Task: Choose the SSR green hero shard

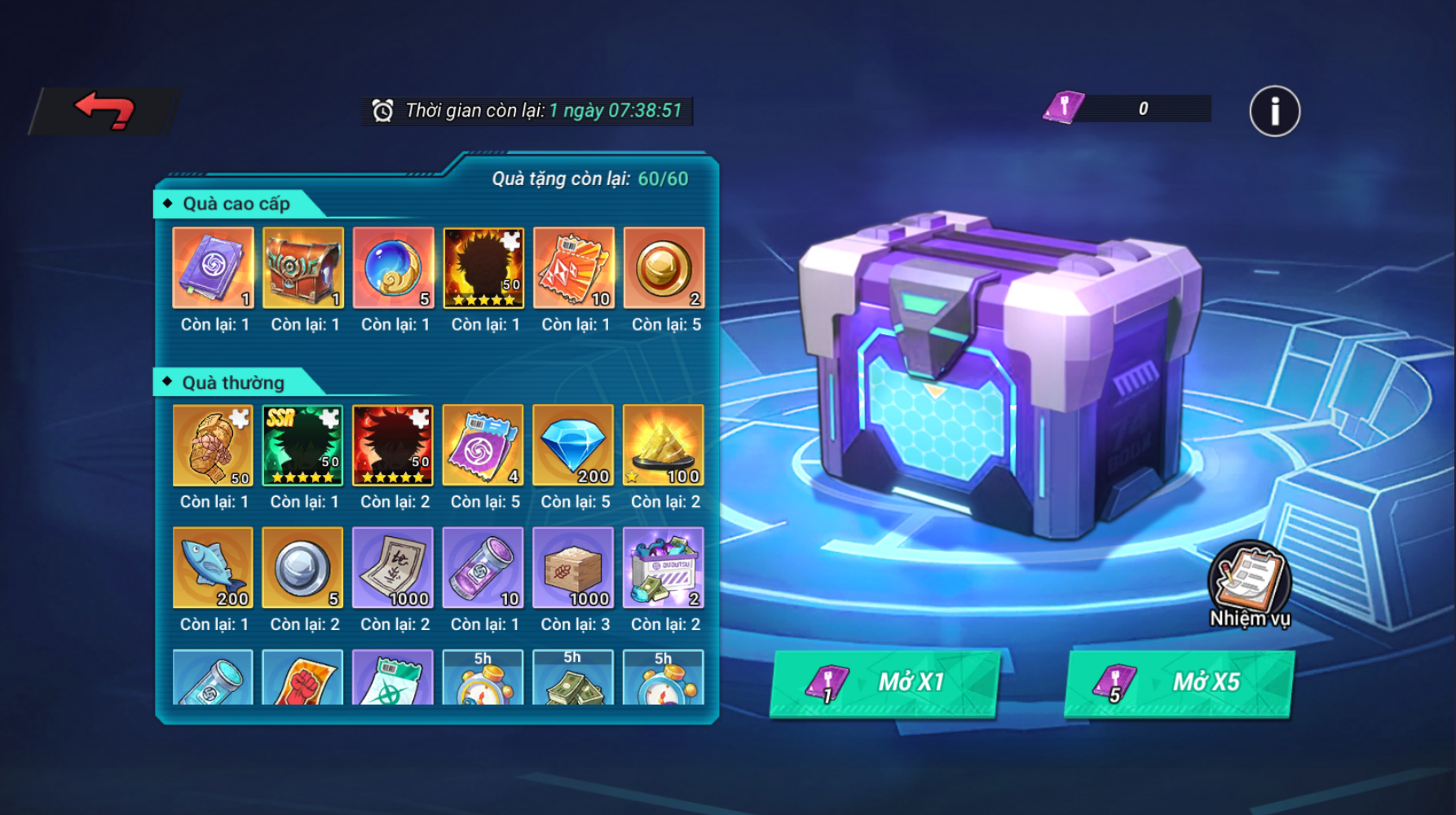Action: 303,445
